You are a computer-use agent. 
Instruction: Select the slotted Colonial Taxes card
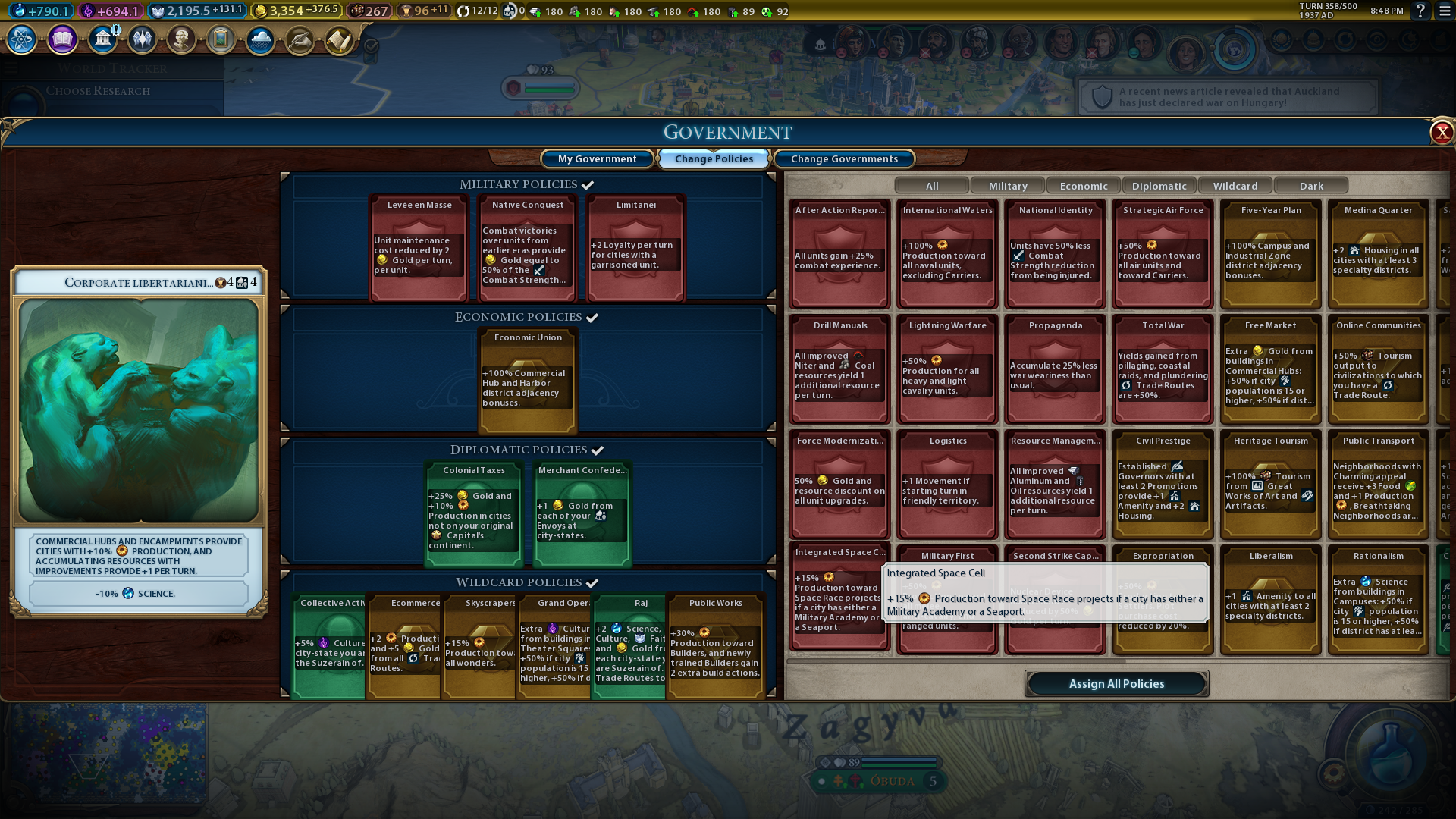[474, 514]
